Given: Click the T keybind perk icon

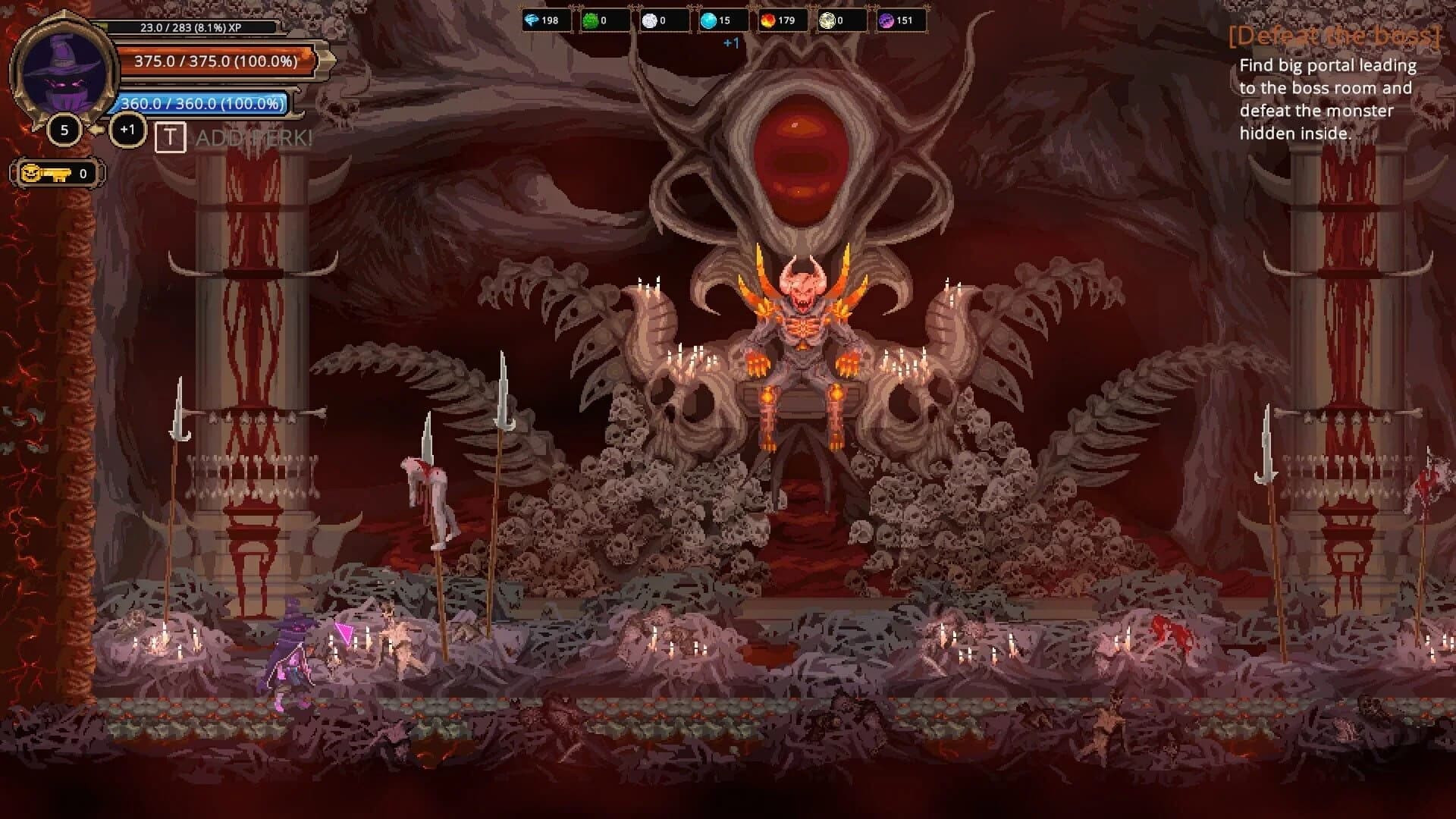Looking at the screenshot, I should pyautogui.click(x=171, y=139).
